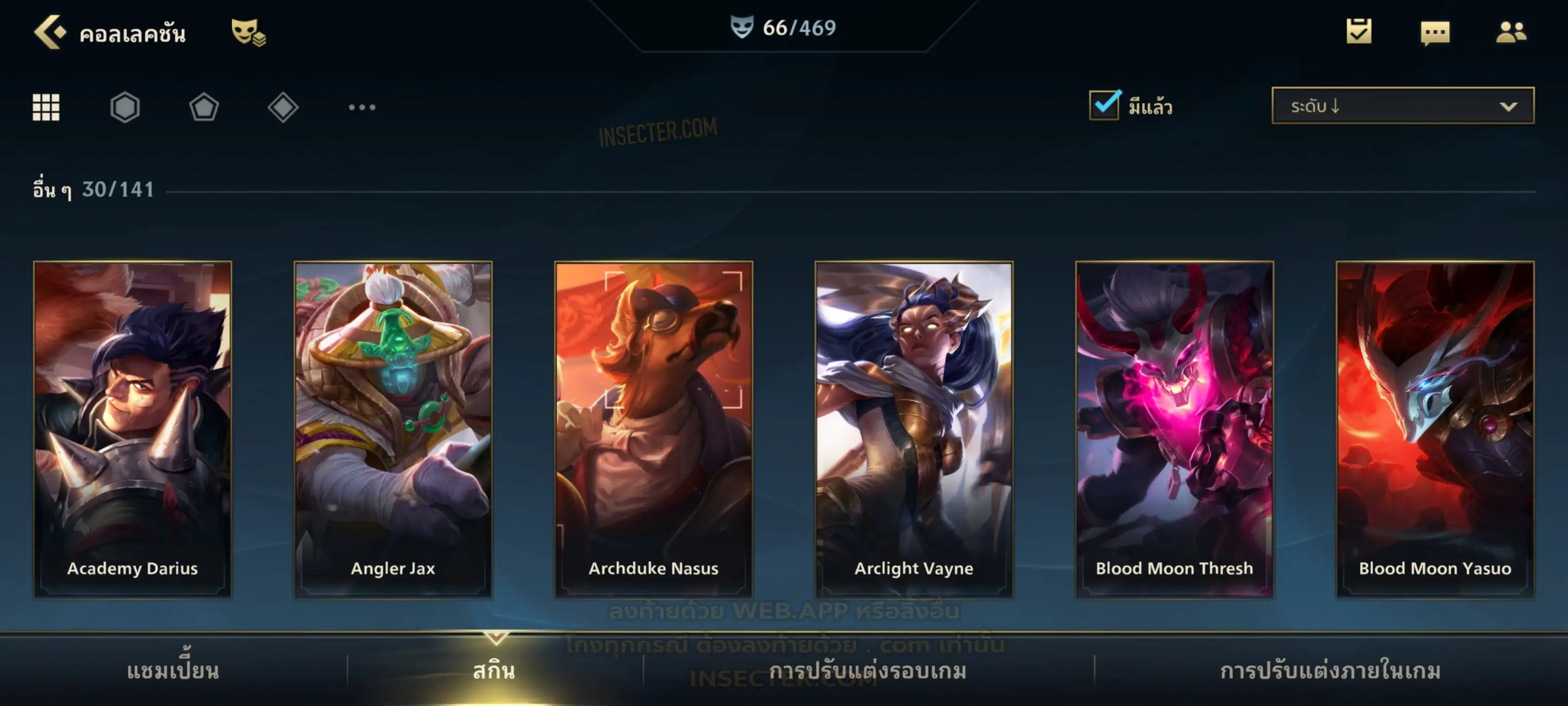Show more filters via three dots

[x=362, y=107]
